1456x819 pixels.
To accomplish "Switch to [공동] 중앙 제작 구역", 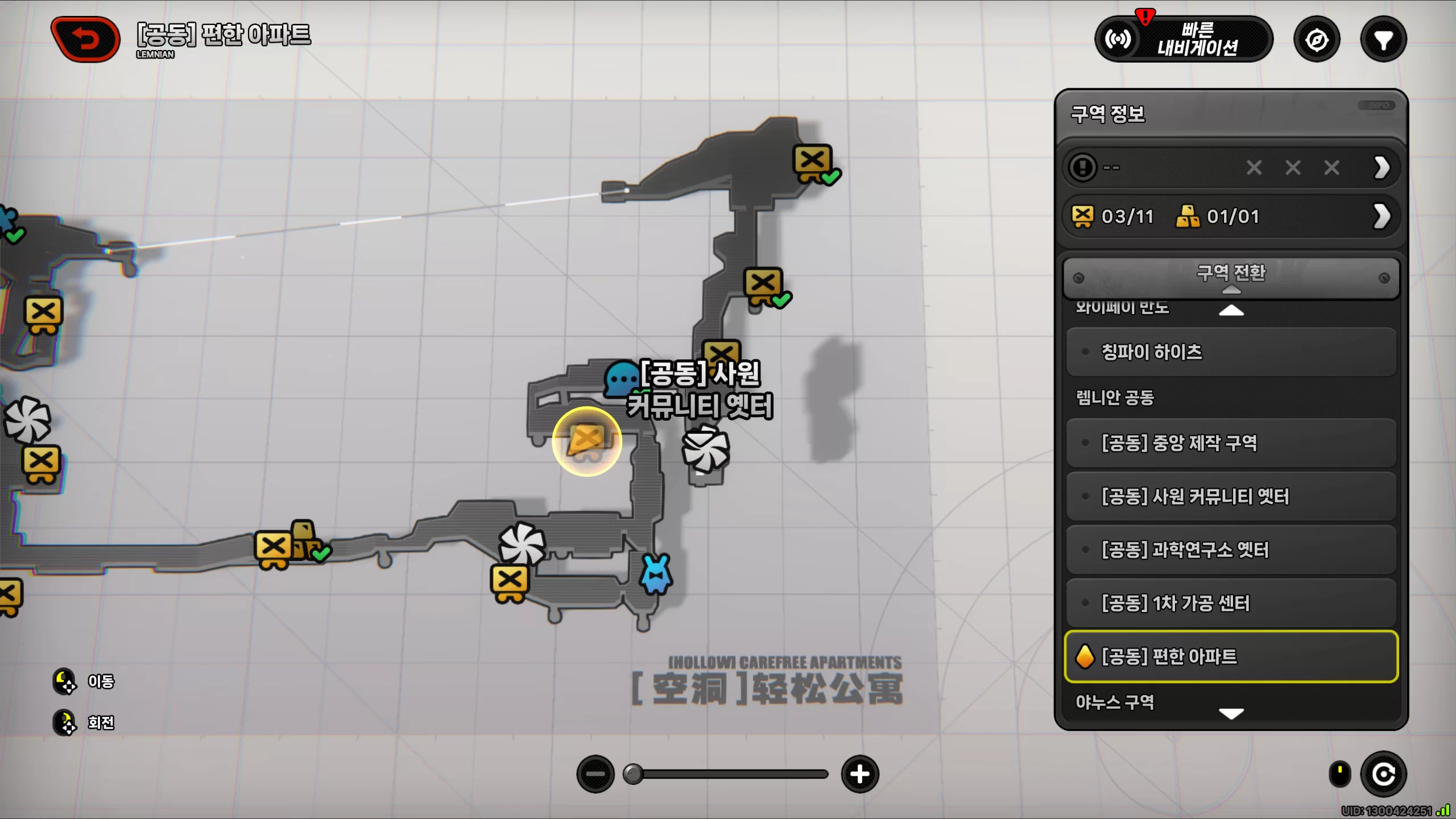I will [x=1230, y=443].
